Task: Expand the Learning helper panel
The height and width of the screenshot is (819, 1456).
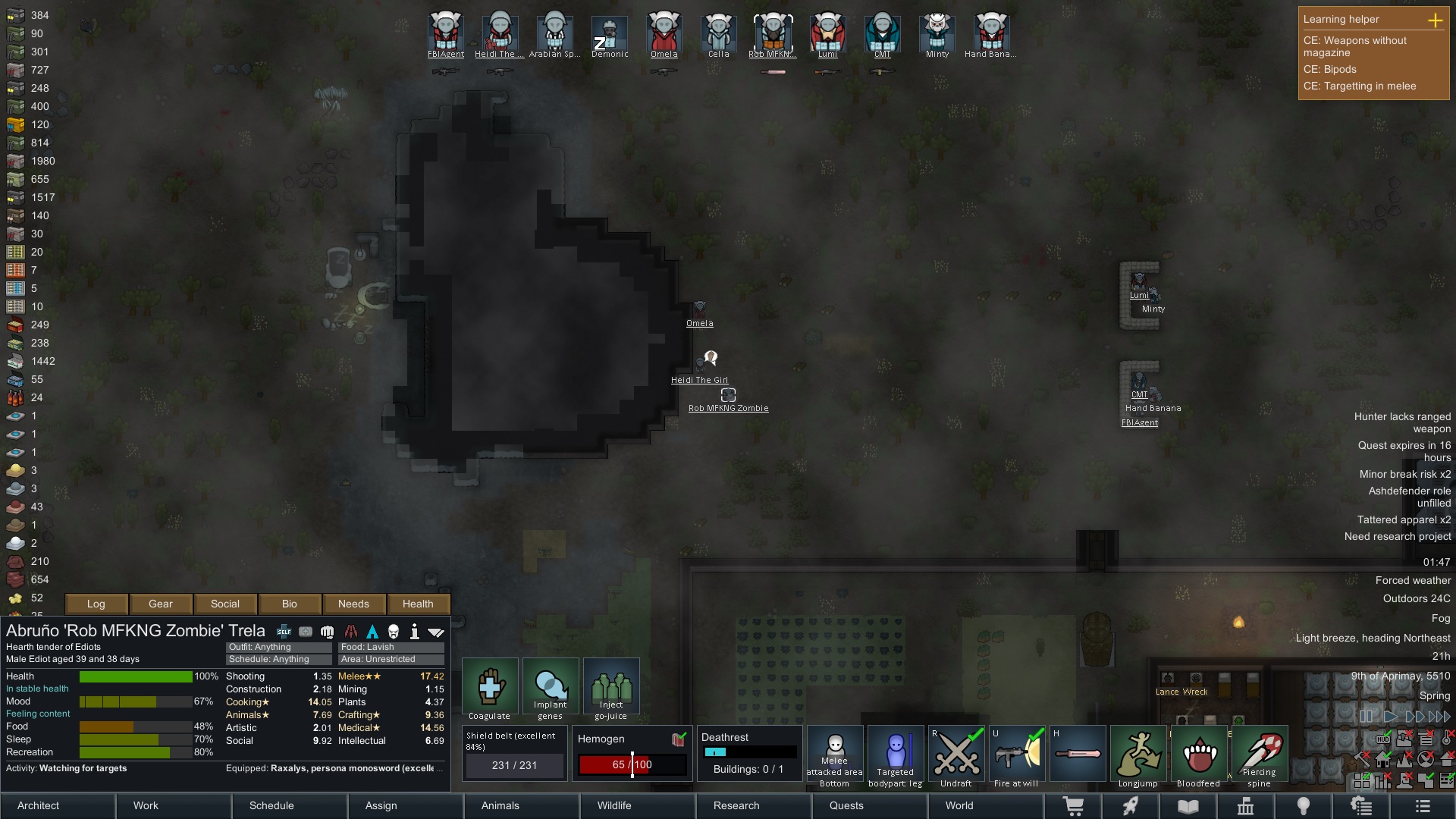Action: pyautogui.click(x=1435, y=20)
